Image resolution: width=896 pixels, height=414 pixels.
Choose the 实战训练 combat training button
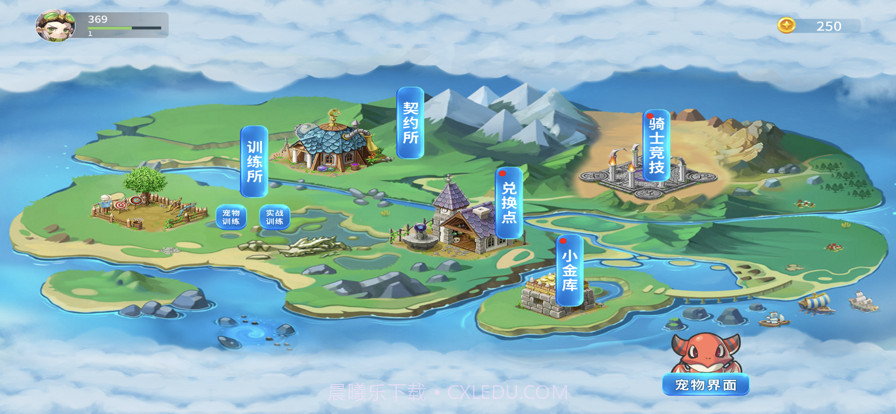(275, 216)
